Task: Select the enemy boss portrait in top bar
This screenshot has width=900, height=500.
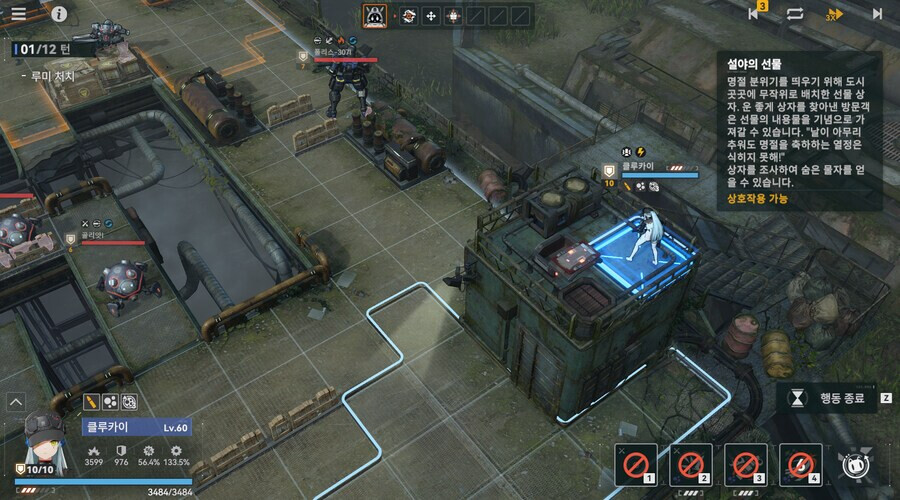Action: click(x=374, y=16)
